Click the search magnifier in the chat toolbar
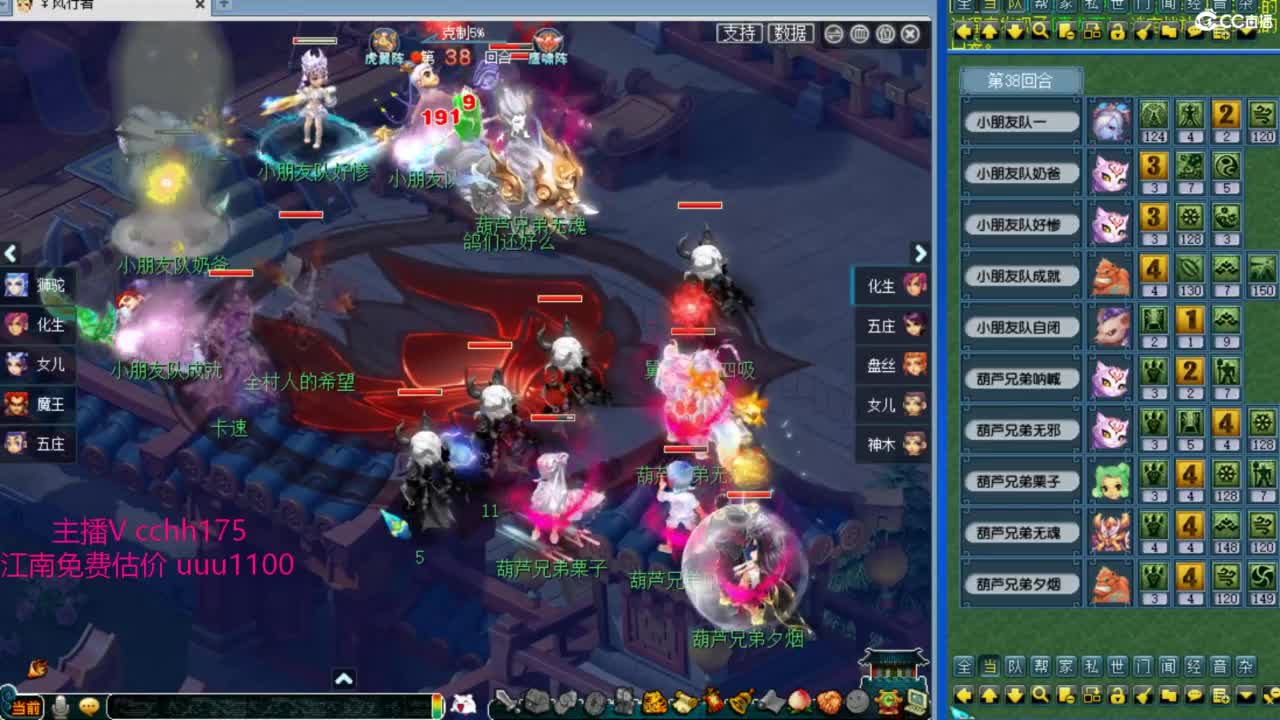 (1041, 696)
